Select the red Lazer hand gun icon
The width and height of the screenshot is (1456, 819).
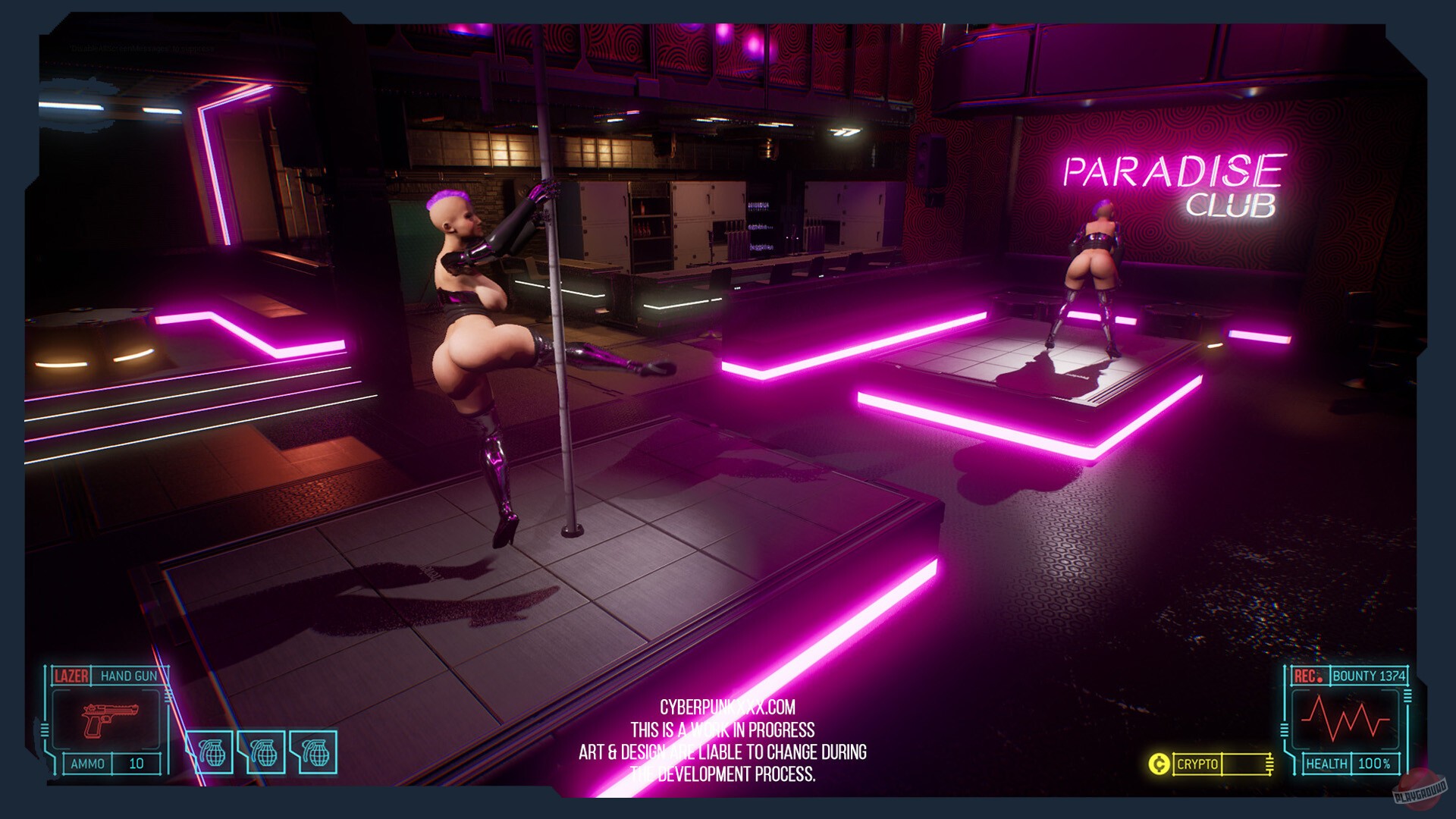click(x=111, y=721)
